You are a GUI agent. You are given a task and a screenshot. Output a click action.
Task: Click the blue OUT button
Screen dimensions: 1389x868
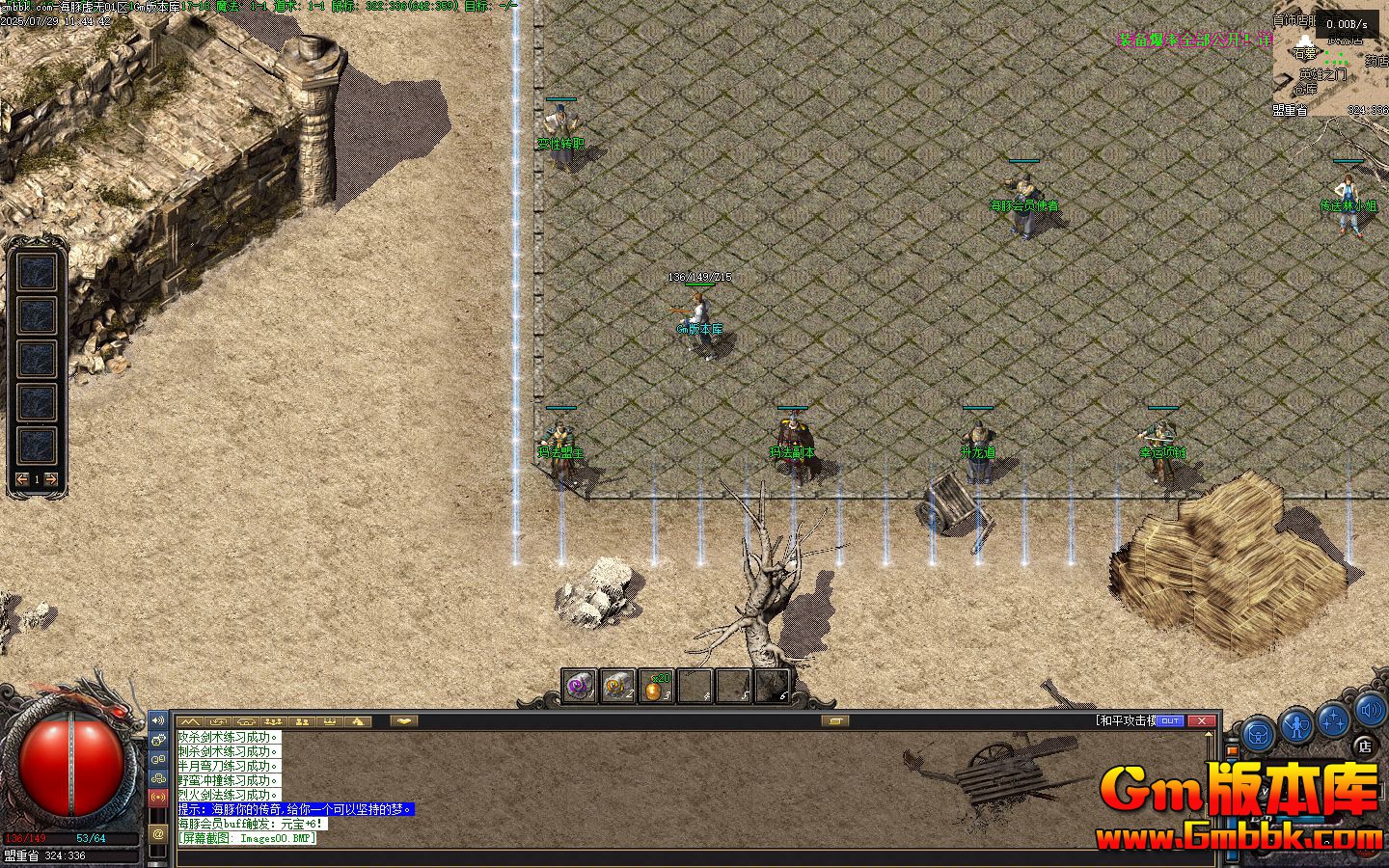click(x=1169, y=720)
